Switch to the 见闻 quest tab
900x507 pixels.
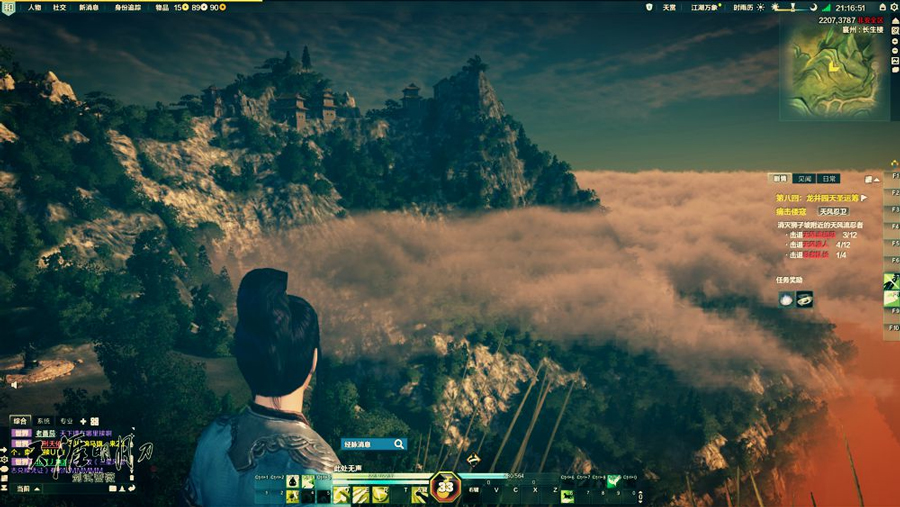[805, 179]
